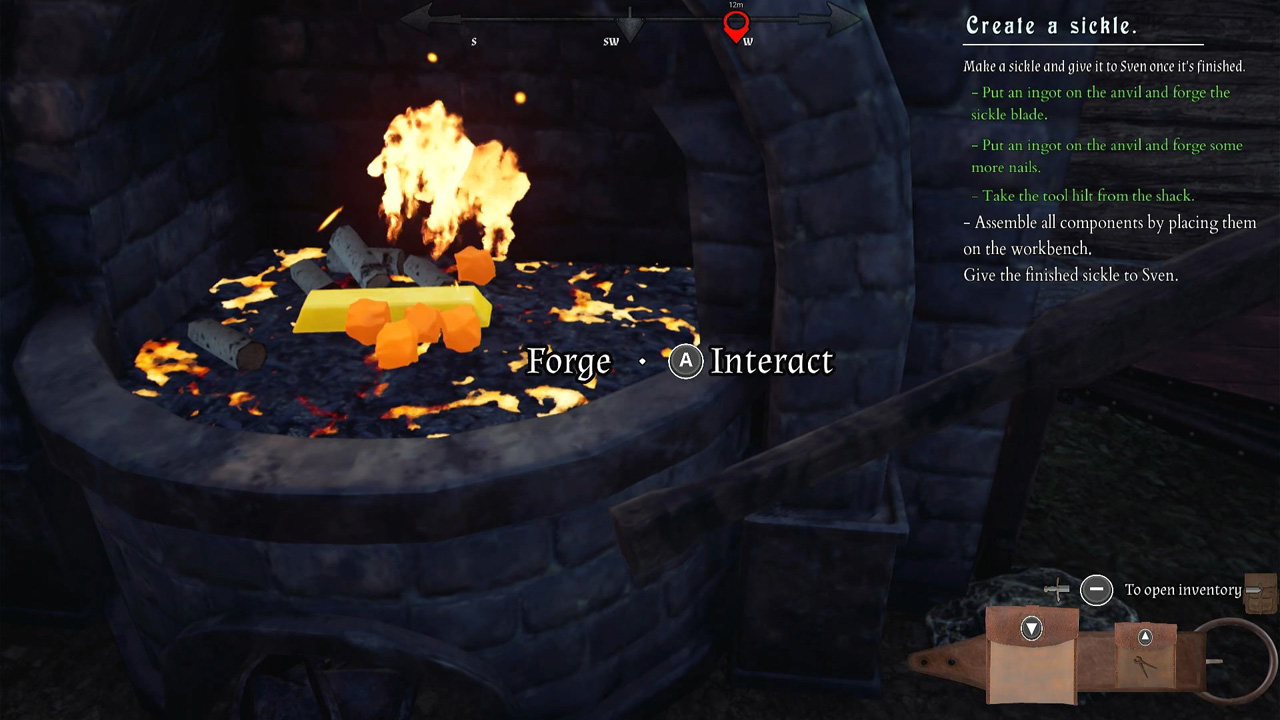The image size is (1280, 720).
Task: Click the pliers icon on the small pouch
Action: (1148, 662)
